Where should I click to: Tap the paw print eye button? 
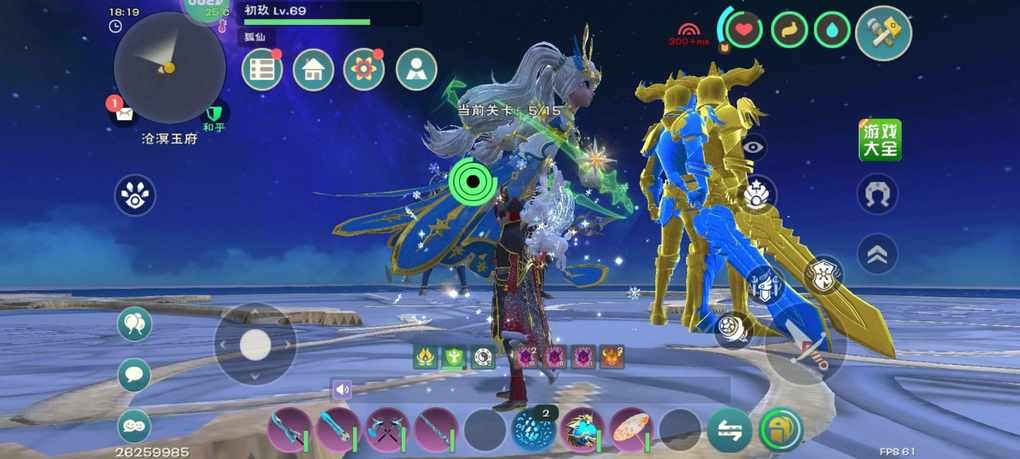pyautogui.click(x=135, y=194)
